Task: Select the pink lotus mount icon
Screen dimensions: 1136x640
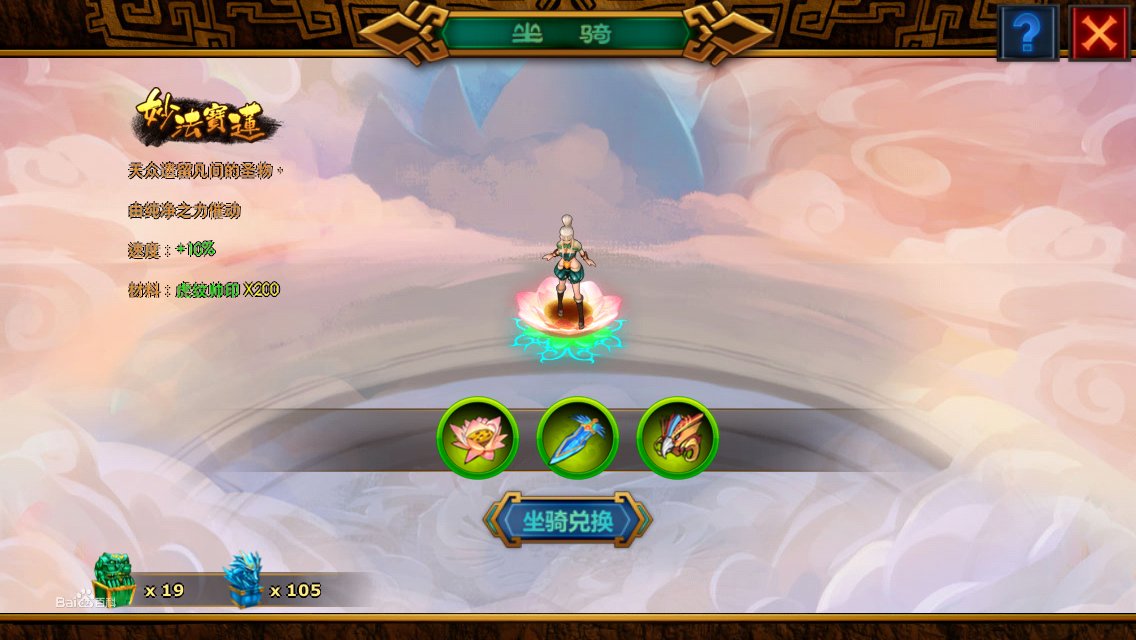Action: tap(478, 438)
